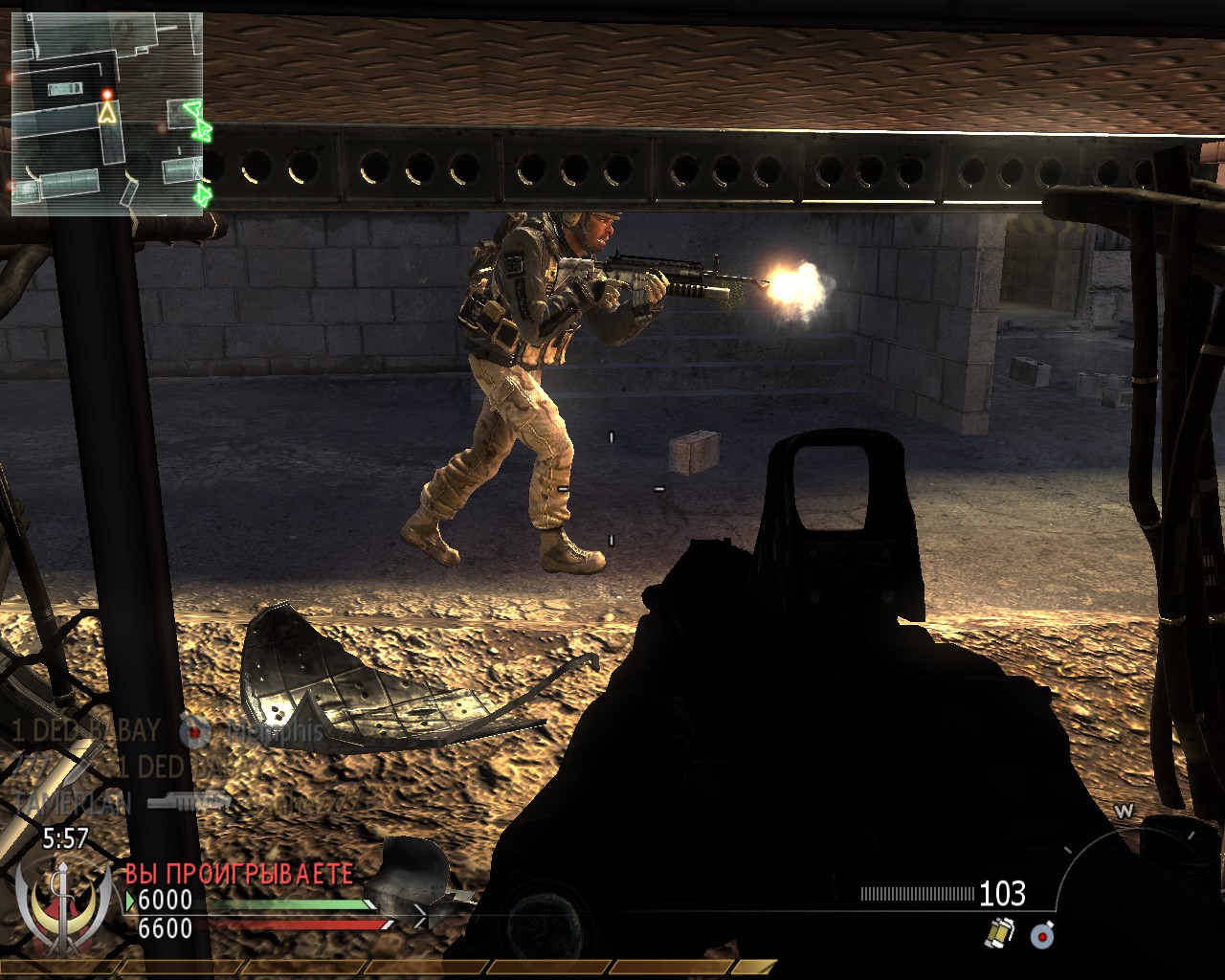This screenshot has width=1225, height=980.
Task: Click the yellow player arrow on the minimap
Action: 107,114
